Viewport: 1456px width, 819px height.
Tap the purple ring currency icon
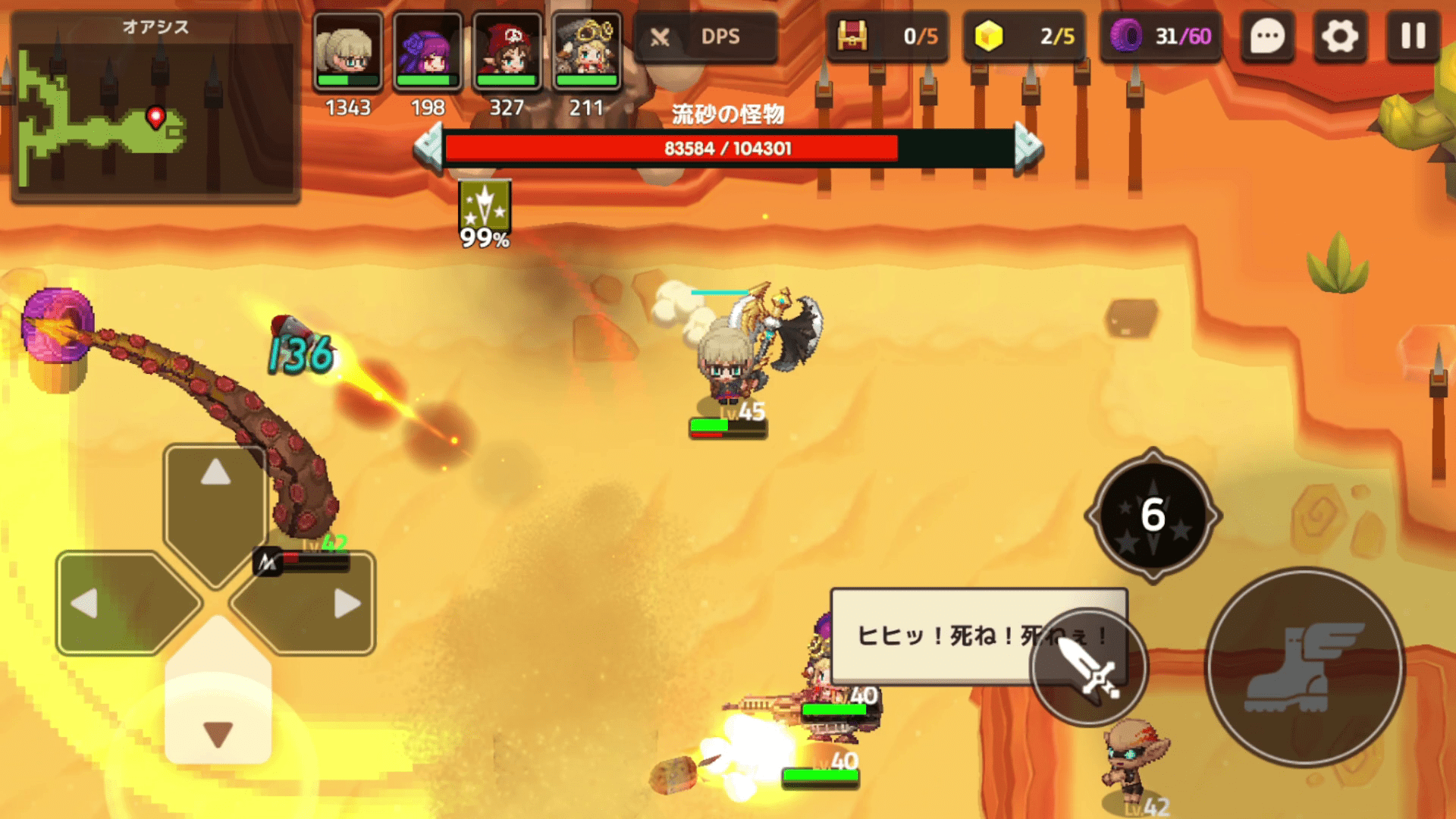[x=1126, y=36]
